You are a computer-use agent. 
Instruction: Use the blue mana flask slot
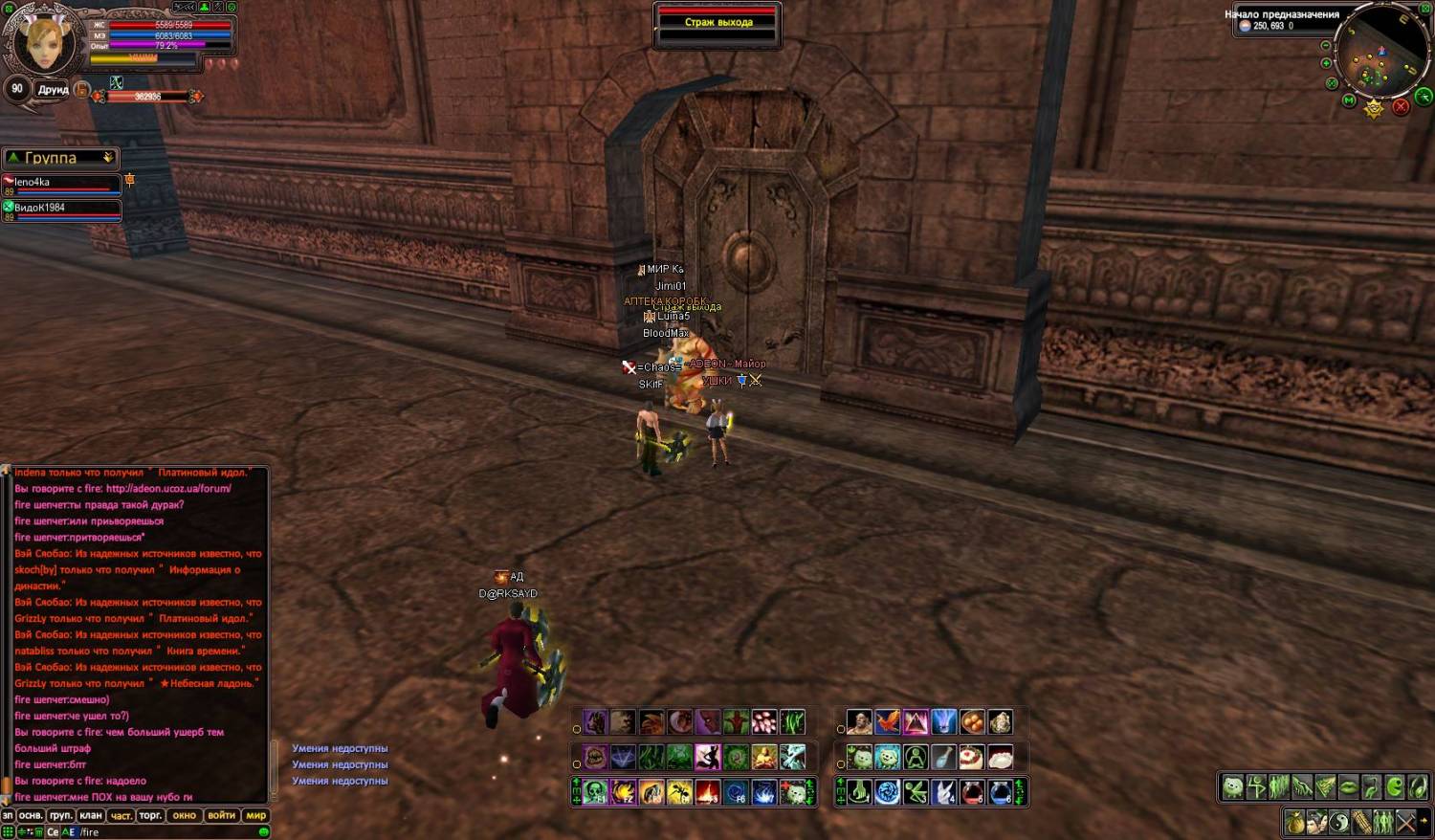pos(1000,792)
